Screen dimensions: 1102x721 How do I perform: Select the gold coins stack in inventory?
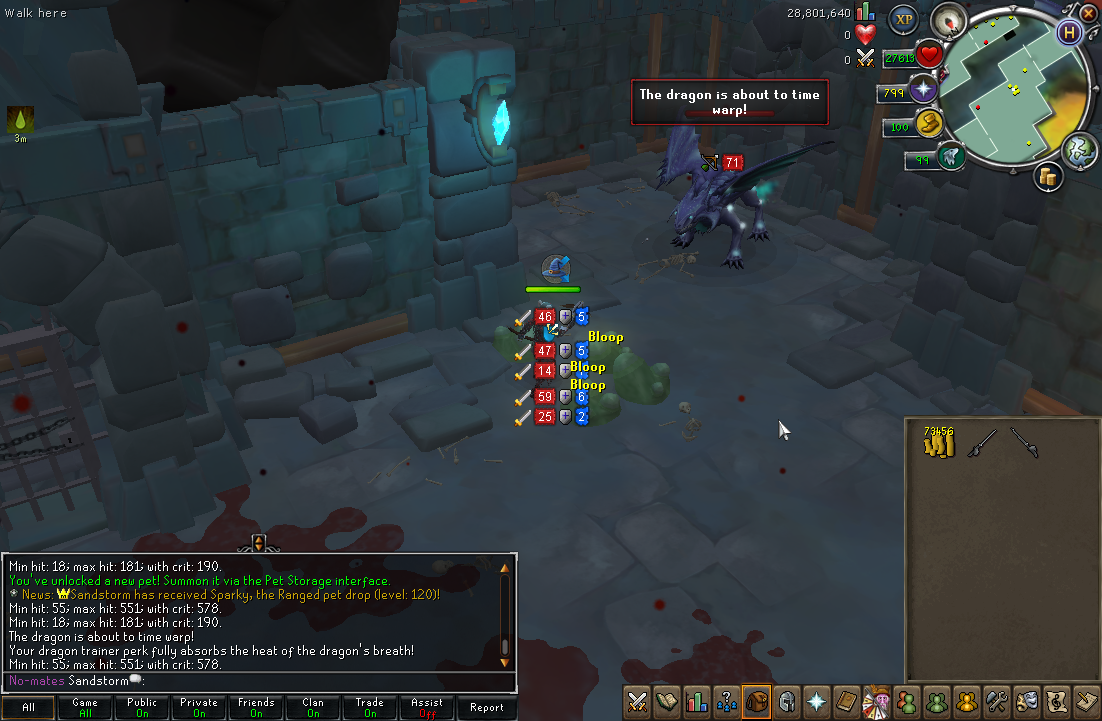click(938, 442)
